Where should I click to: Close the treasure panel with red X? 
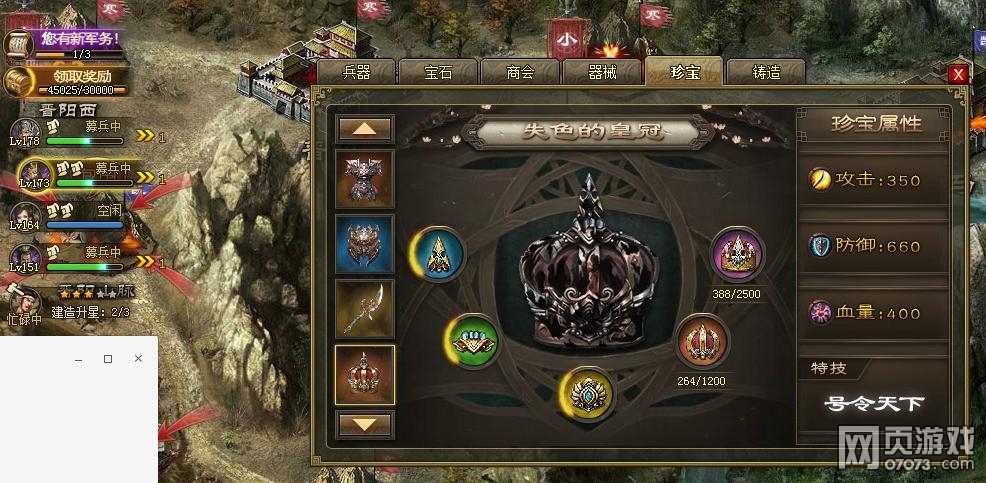[958, 74]
